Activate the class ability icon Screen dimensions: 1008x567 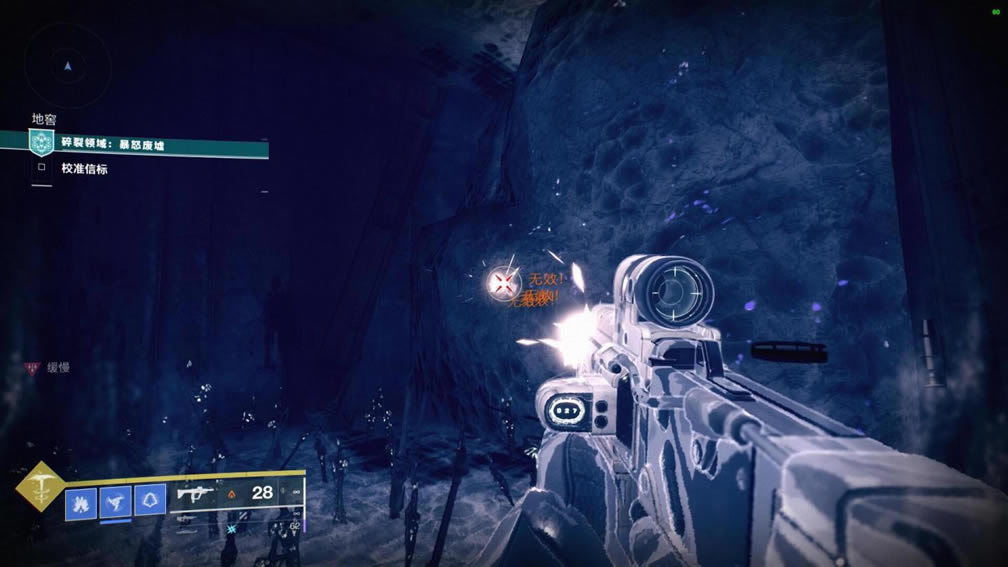pos(150,501)
